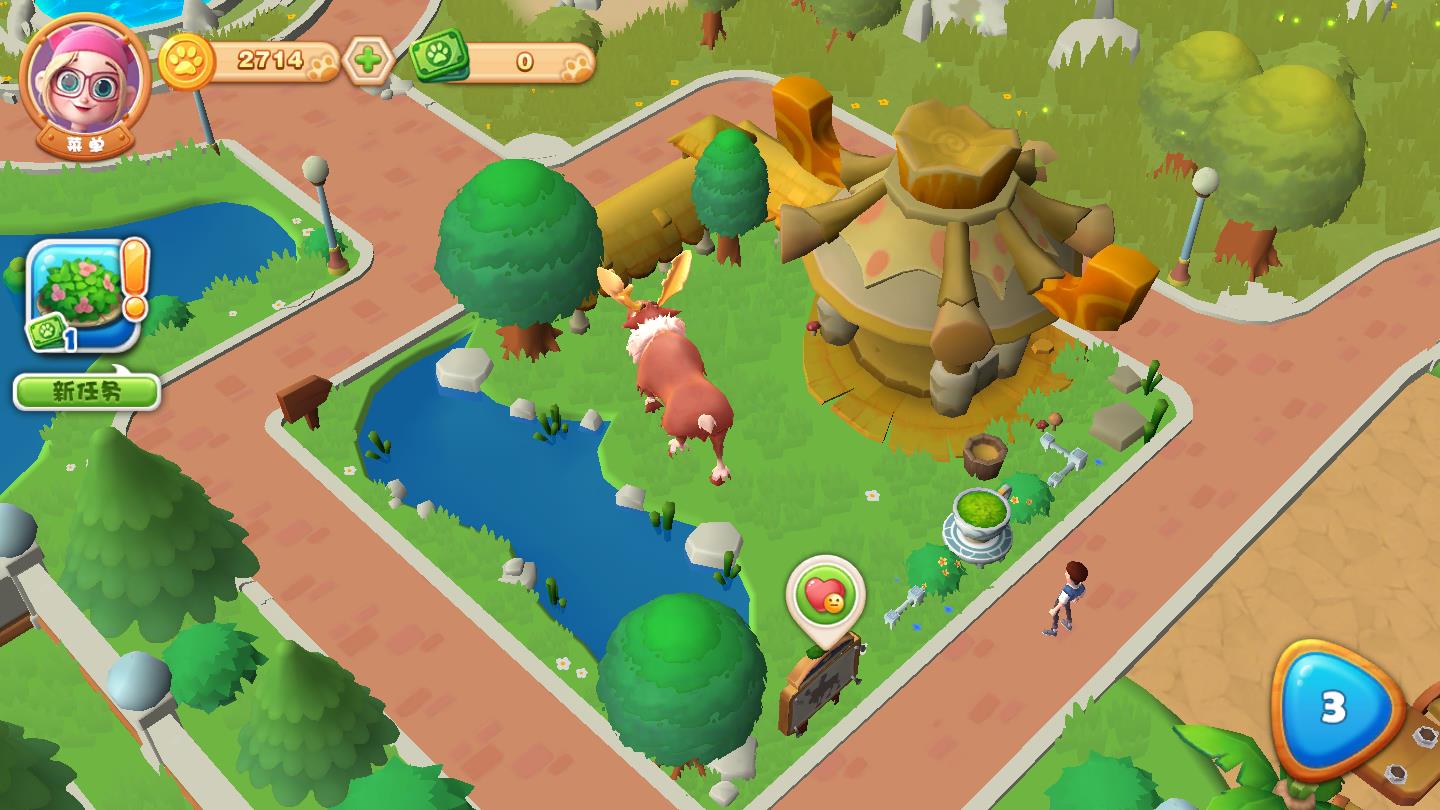Open the flower bush task icon
The image size is (1440, 810).
click(x=82, y=294)
